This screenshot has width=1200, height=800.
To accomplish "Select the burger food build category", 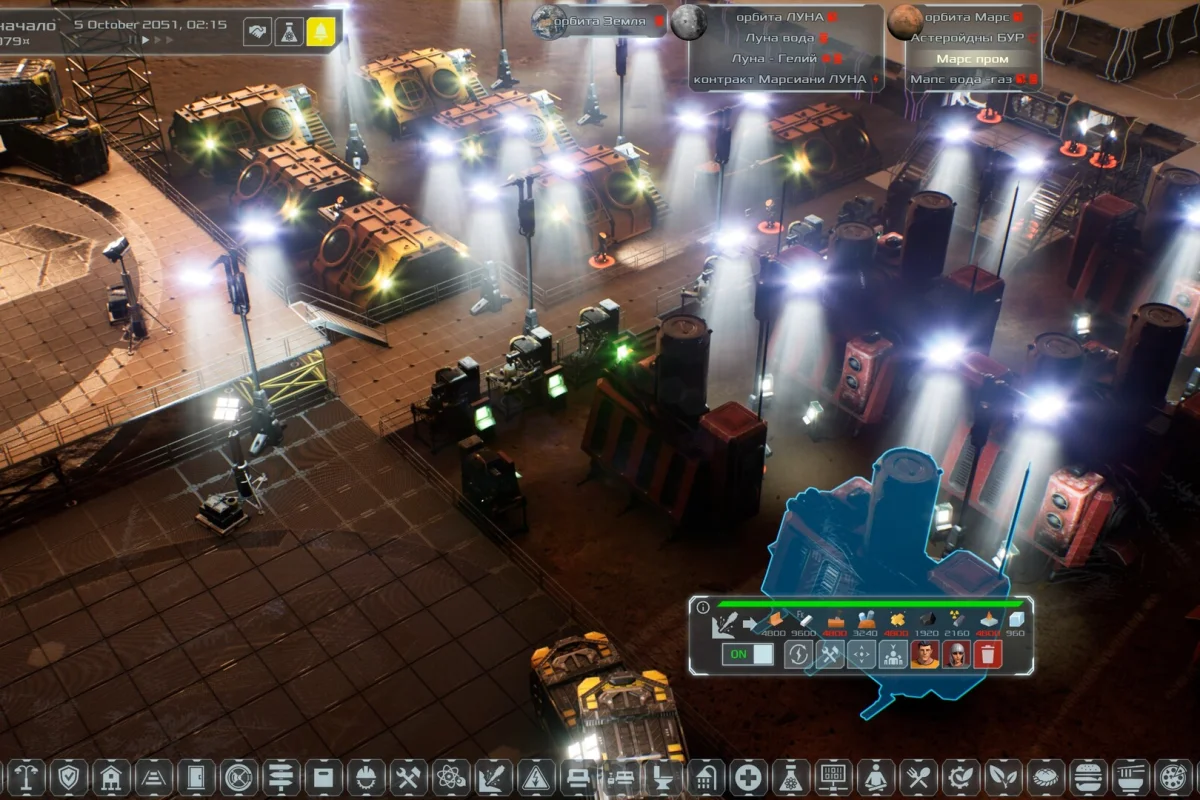I will coord(1087,776).
